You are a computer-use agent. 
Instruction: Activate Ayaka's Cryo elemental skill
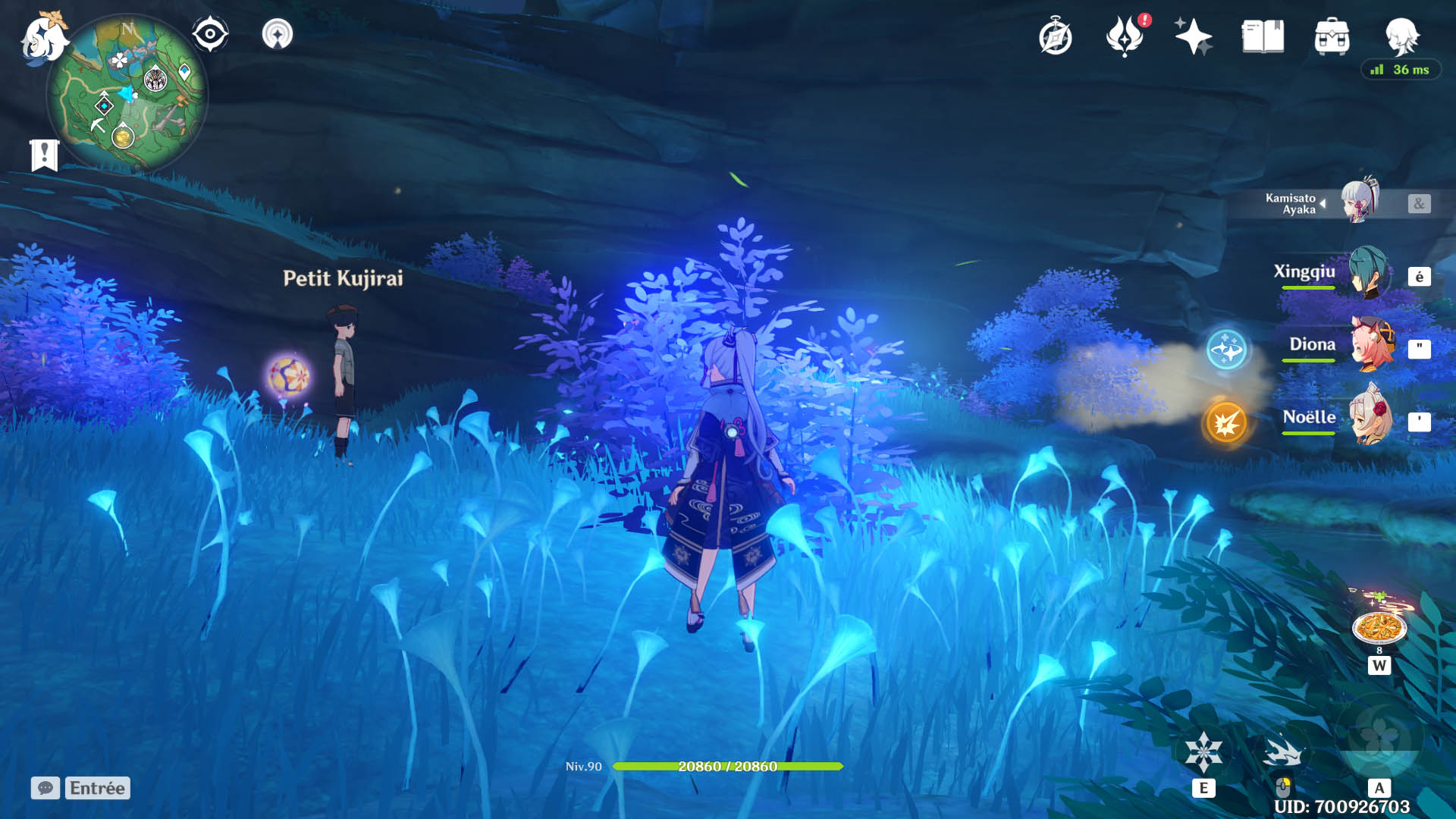[1203, 752]
